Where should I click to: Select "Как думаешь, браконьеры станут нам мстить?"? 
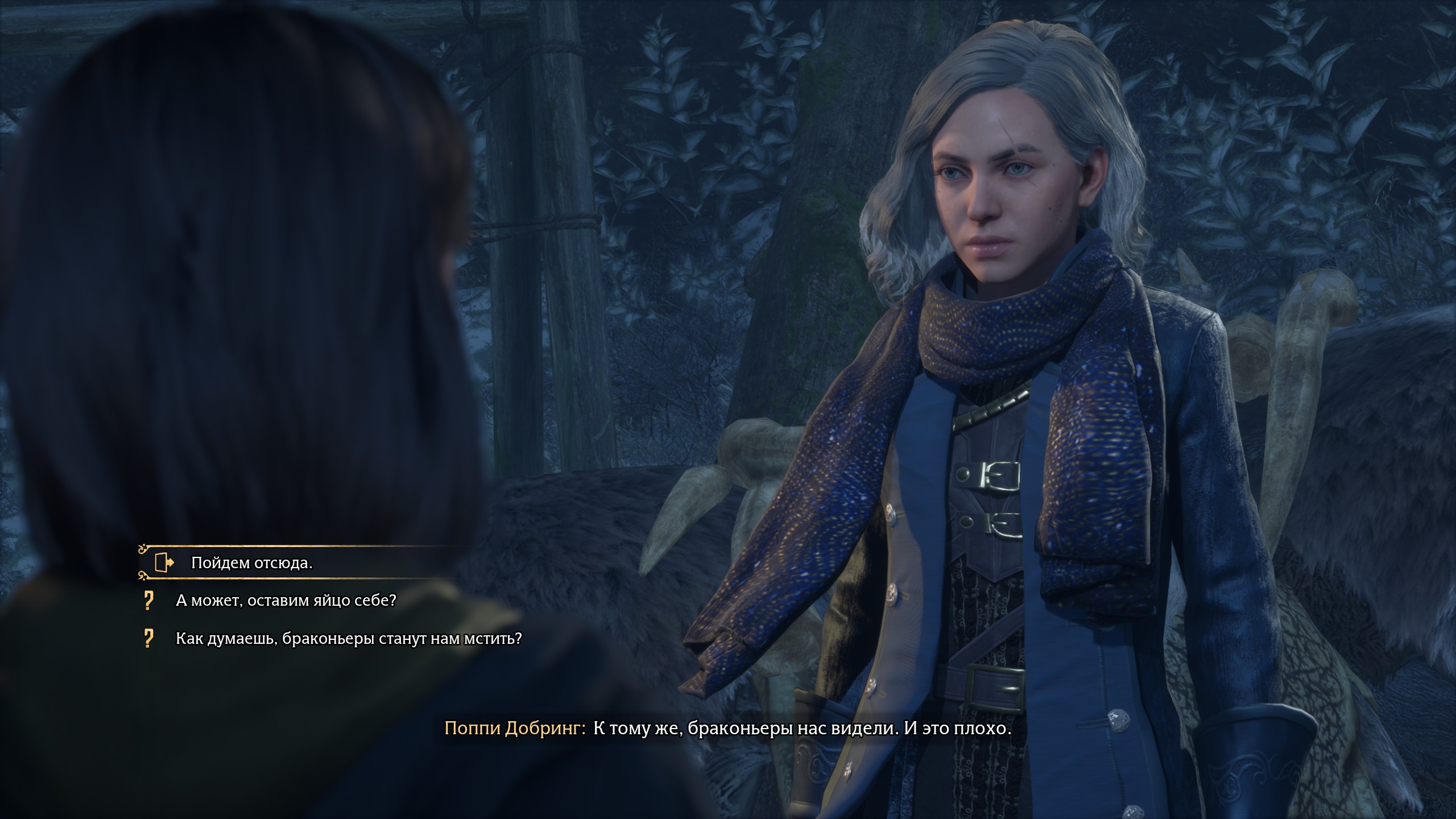tap(348, 639)
